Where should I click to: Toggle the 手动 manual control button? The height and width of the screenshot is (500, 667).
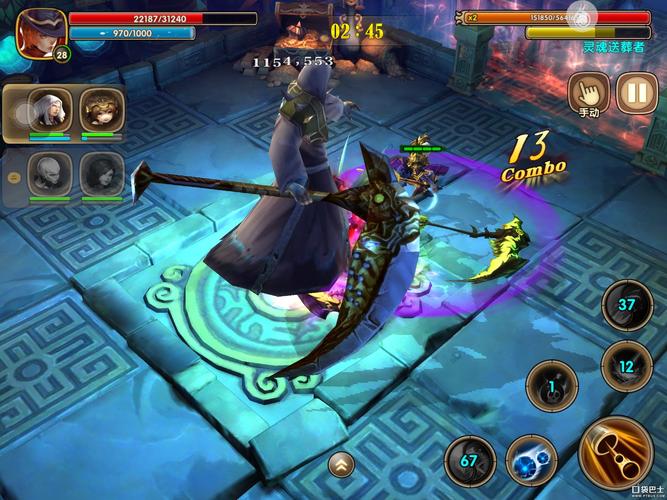589,93
